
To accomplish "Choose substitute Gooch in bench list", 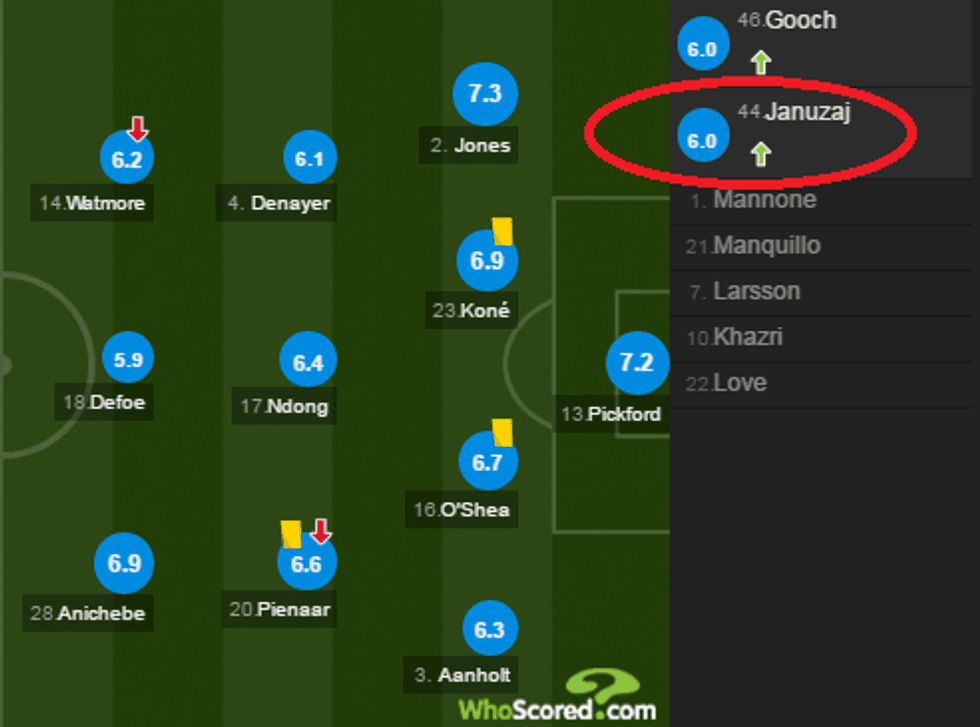I will pos(800,21).
